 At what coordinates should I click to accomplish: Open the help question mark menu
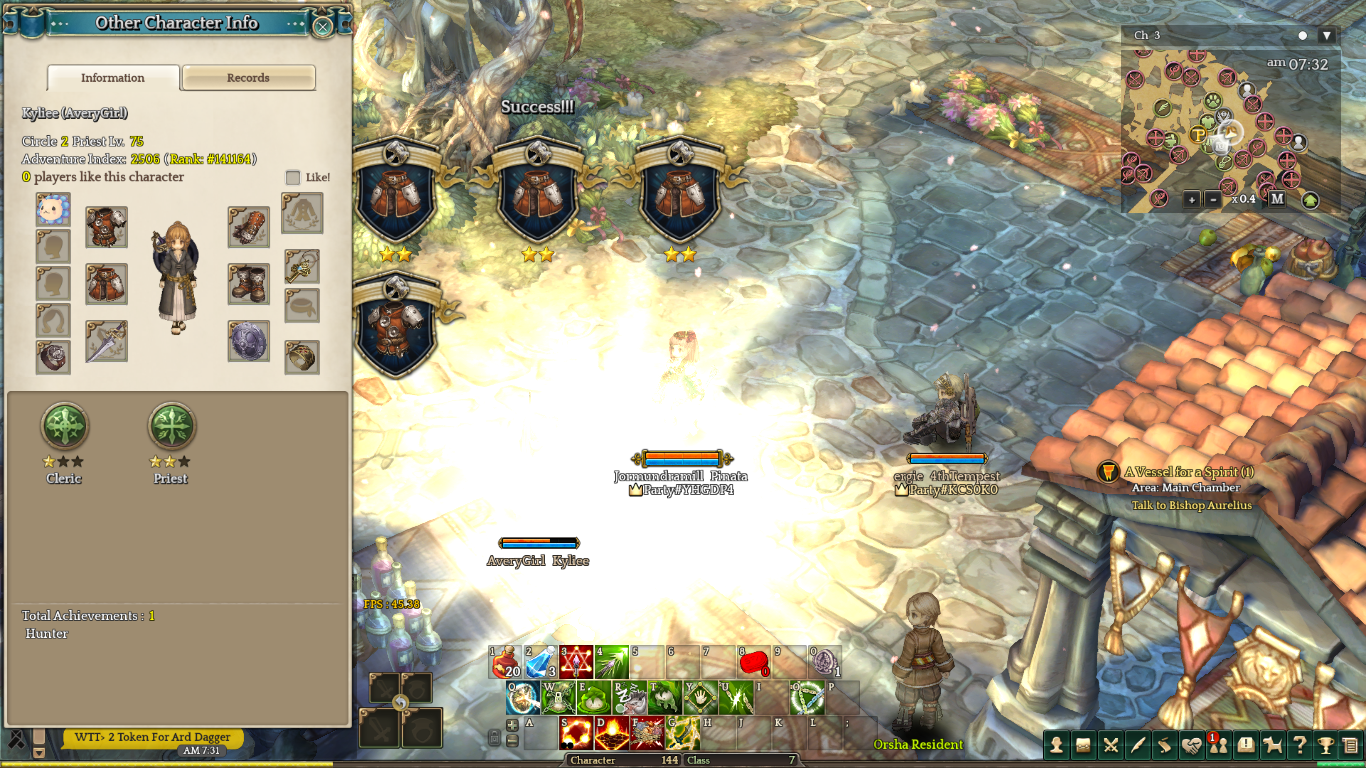pyautogui.click(x=1299, y=744)
